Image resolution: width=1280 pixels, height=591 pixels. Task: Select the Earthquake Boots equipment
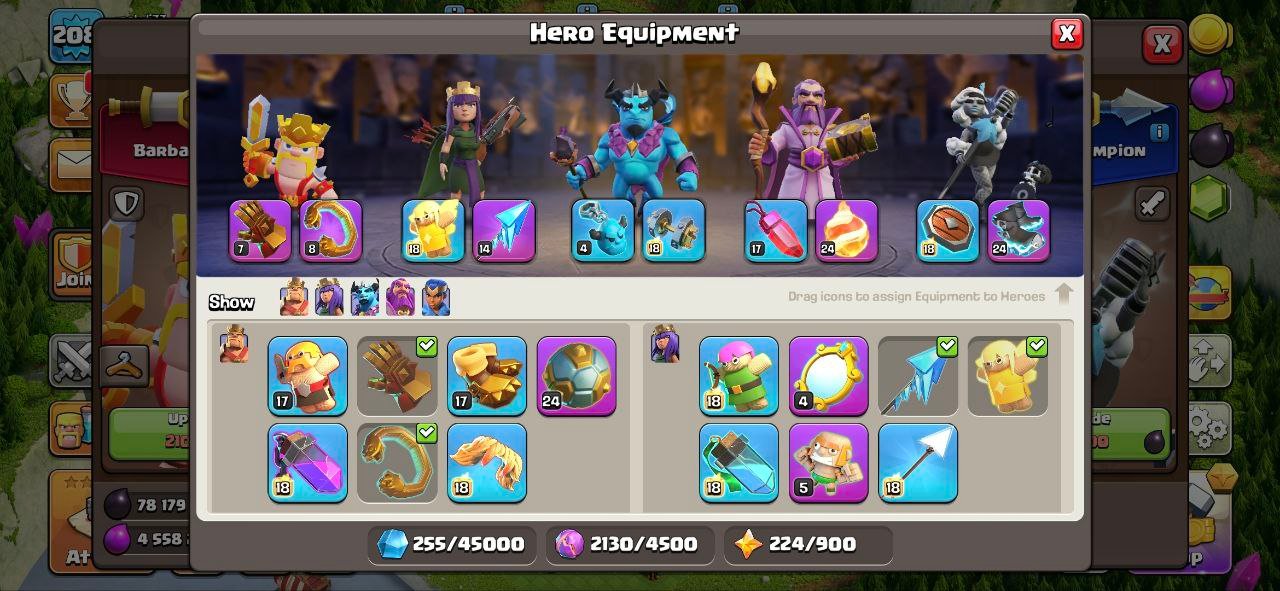tap(486, 376)
